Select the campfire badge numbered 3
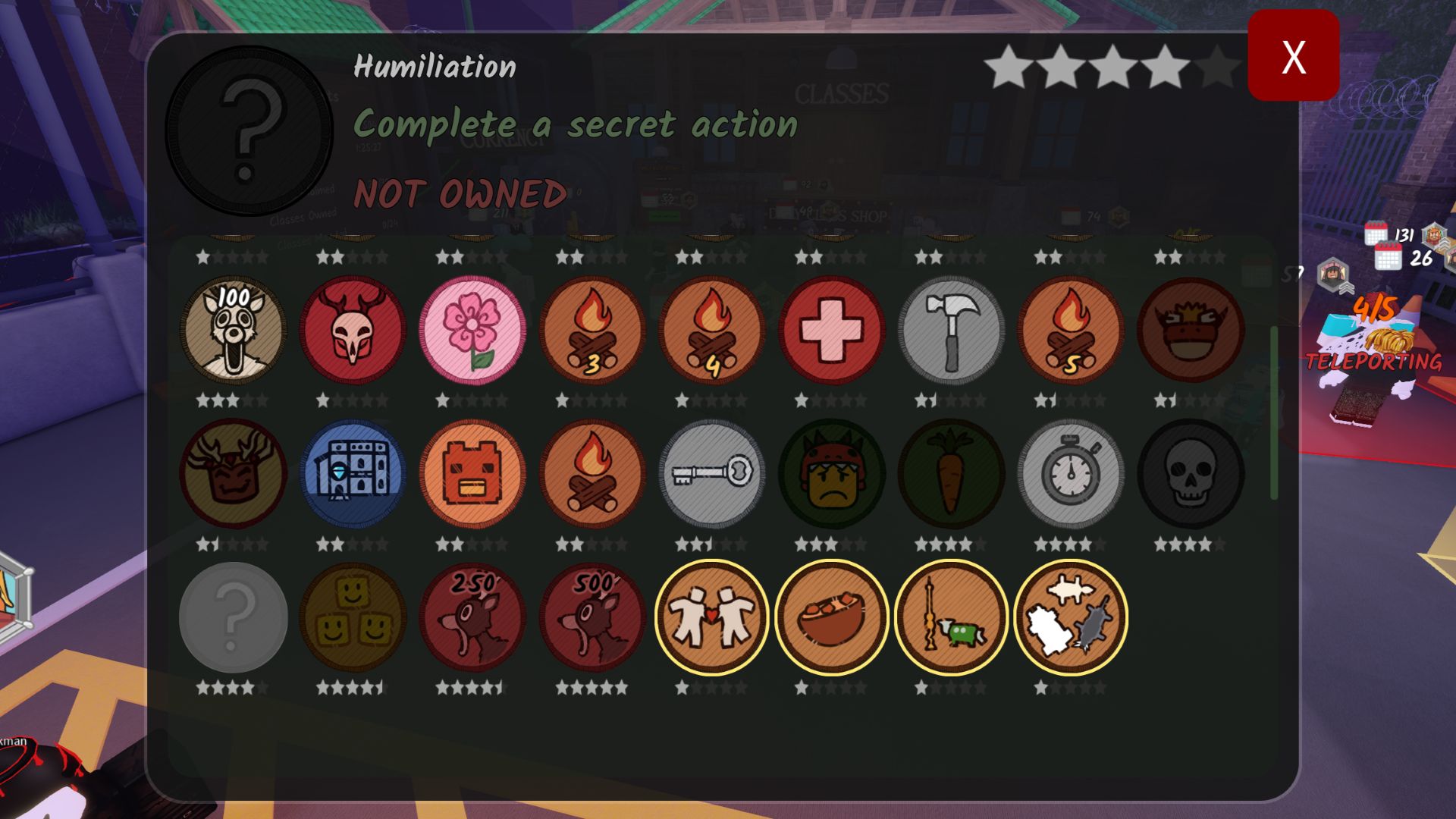 point(591,330)
